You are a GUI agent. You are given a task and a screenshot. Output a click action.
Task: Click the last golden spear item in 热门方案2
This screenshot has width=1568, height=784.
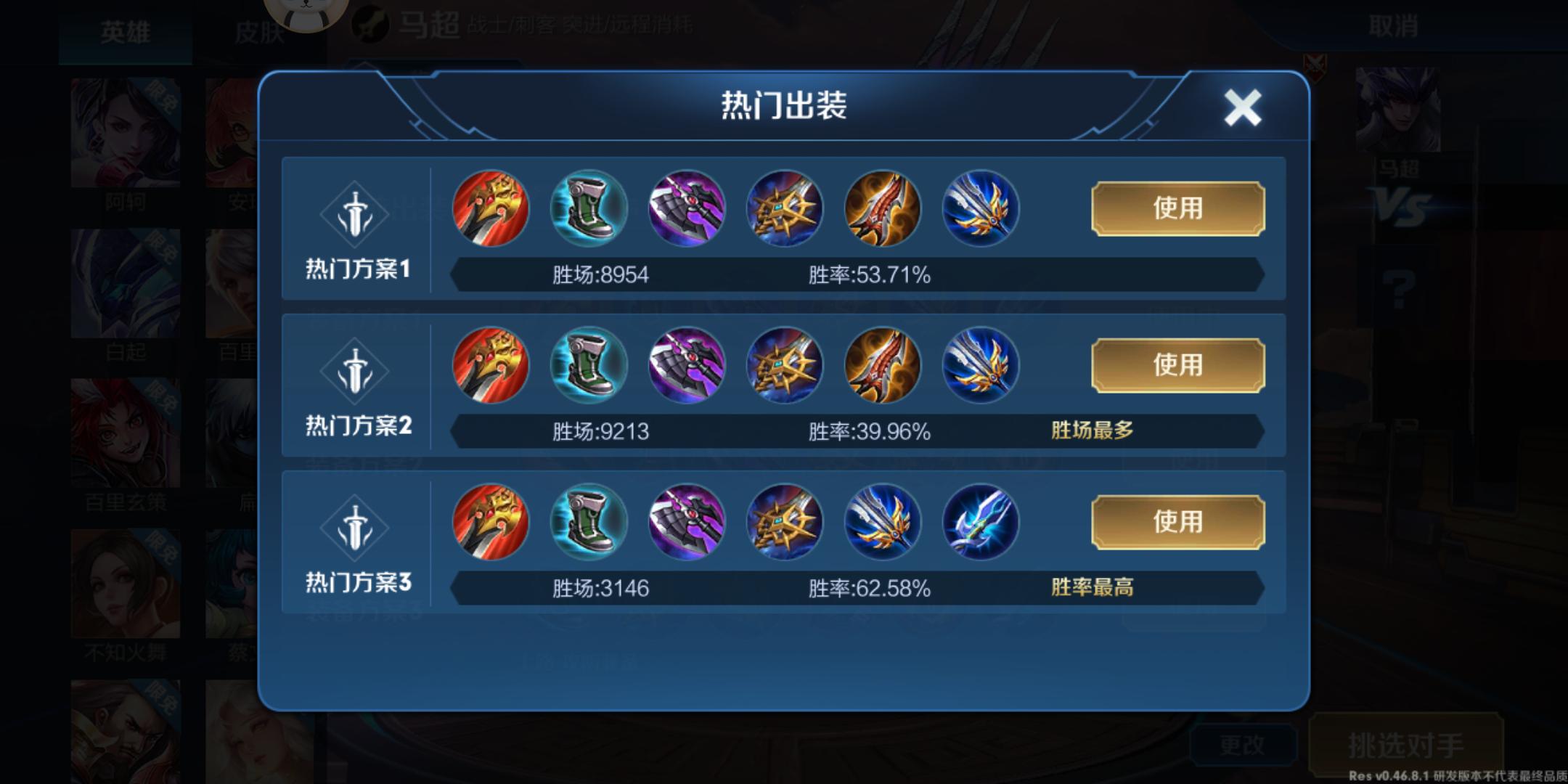[979, 365]
